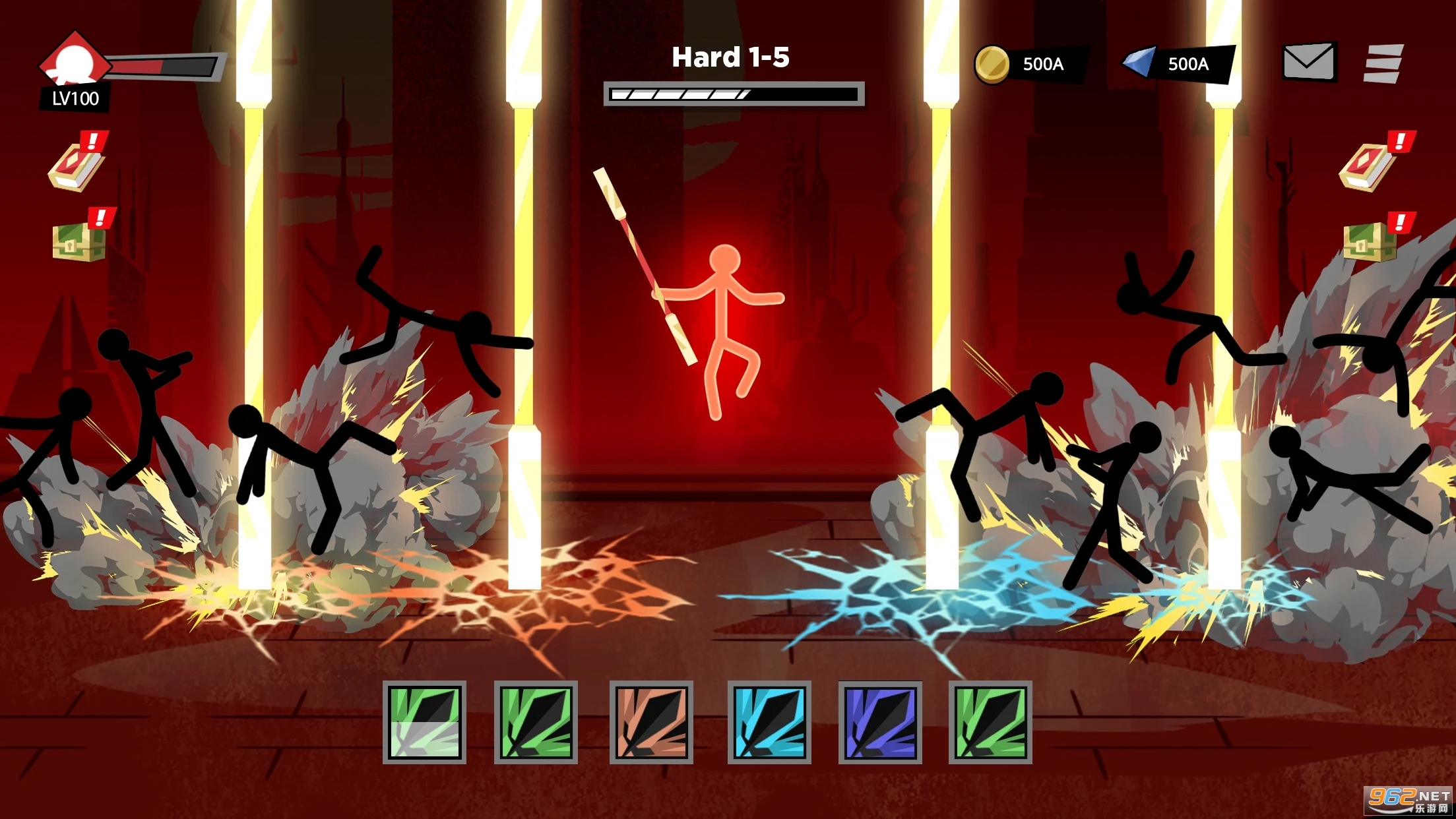Screen dimensions: 1456x819
Task: Tap the blue gem currency counter
Action: pyautogui.click(x=1177, y=64)
